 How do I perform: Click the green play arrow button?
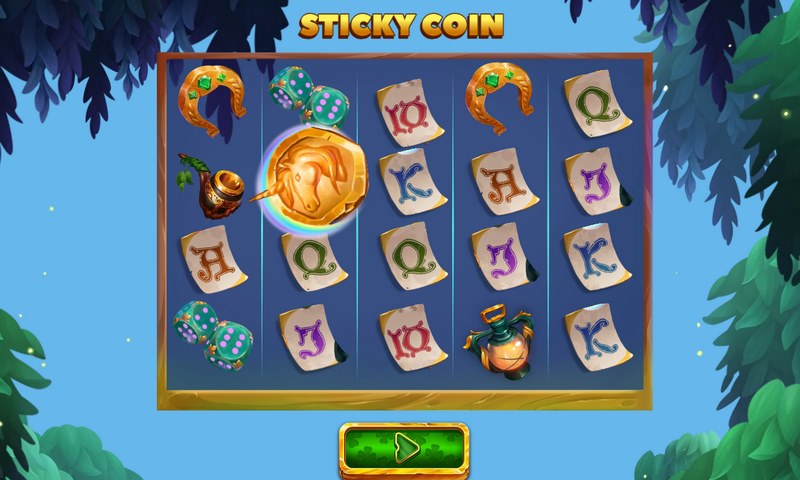[x=404, y=447]
